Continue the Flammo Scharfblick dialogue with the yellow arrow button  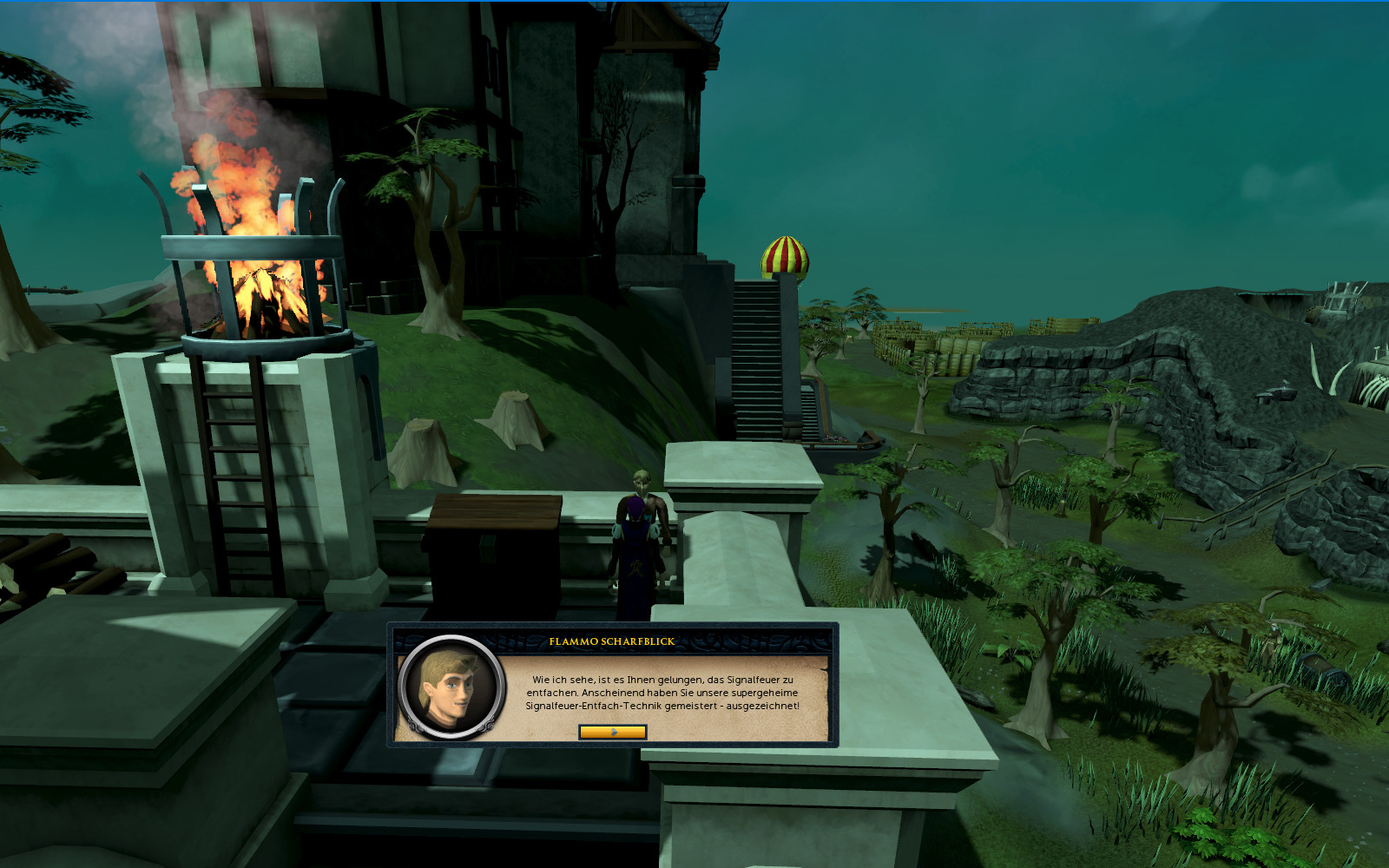[x=613, y=732]
